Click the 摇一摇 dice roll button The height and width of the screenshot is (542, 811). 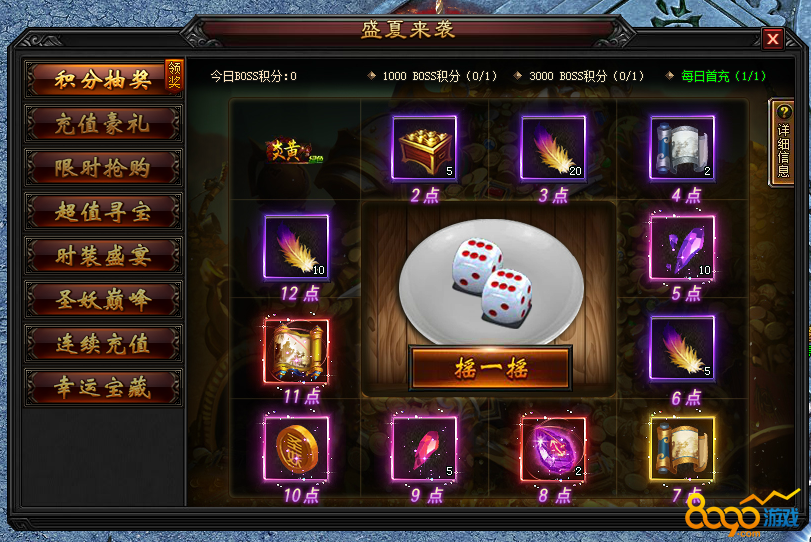489,368
